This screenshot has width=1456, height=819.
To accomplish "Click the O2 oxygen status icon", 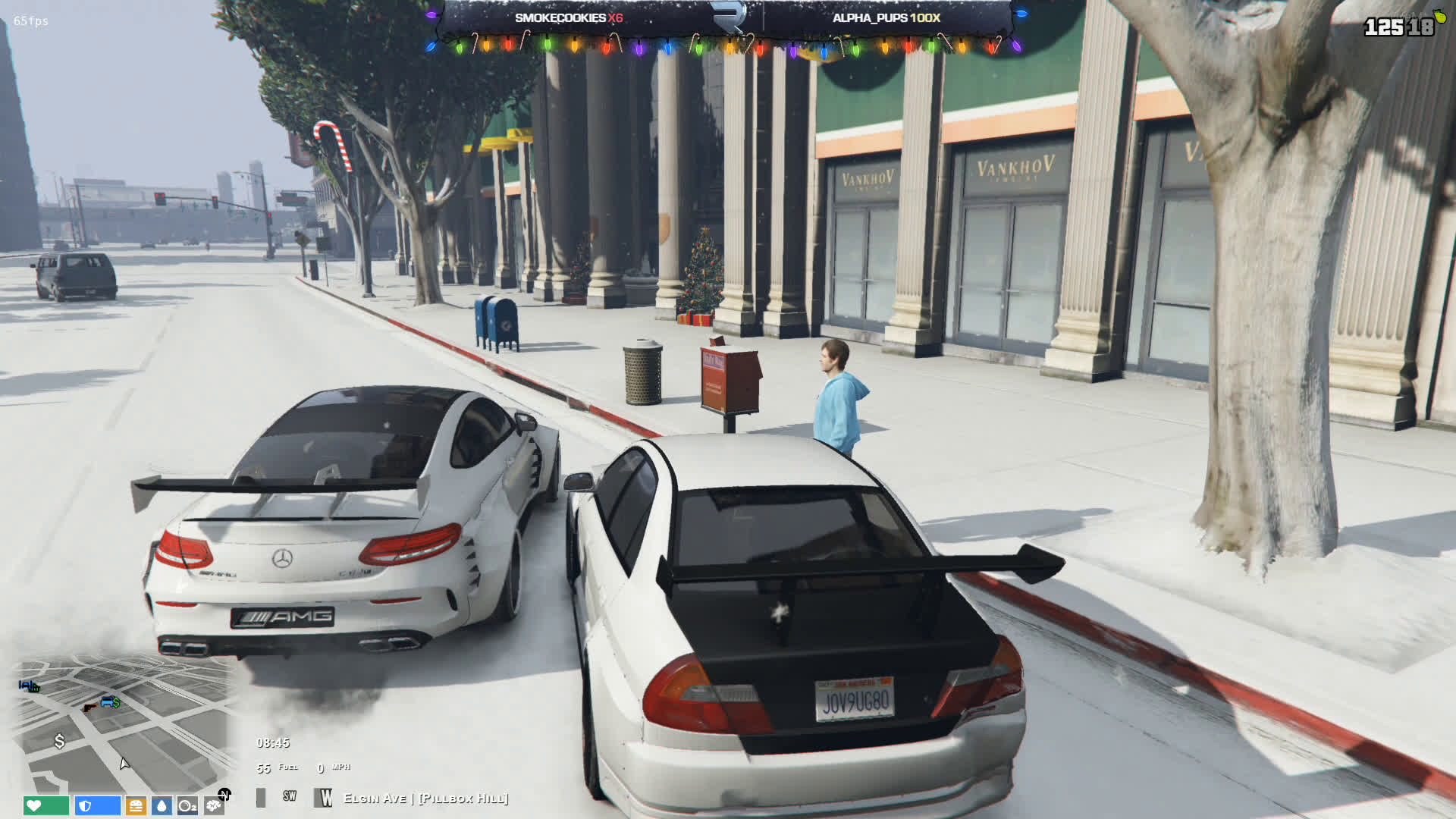I will point(187,805).
